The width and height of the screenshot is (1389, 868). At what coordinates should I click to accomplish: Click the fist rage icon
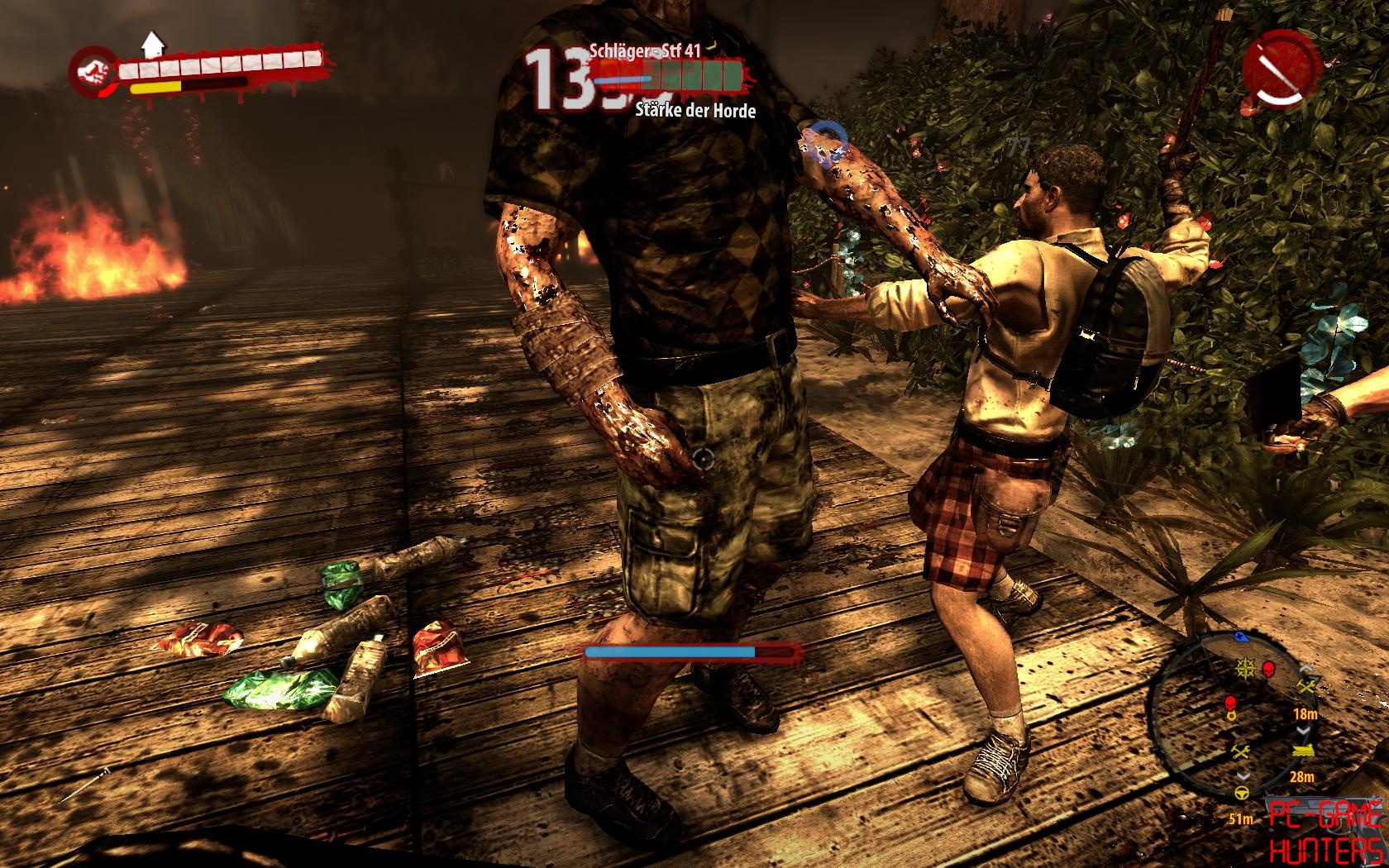93,69
